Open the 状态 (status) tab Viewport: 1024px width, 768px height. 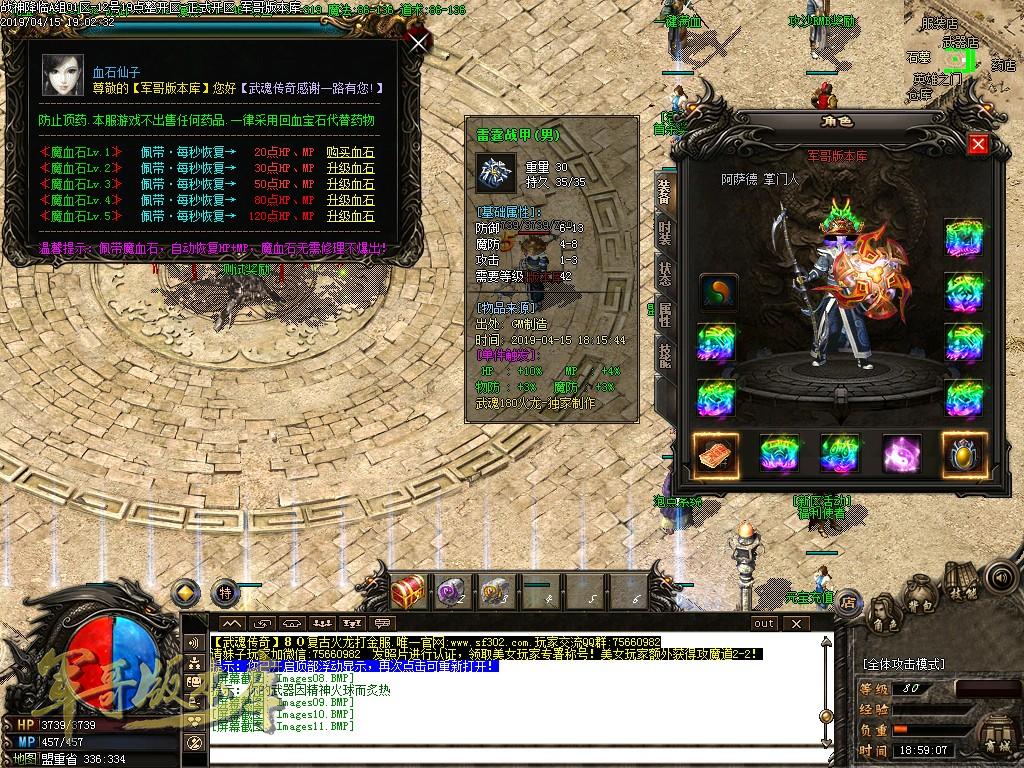point(664,272)
